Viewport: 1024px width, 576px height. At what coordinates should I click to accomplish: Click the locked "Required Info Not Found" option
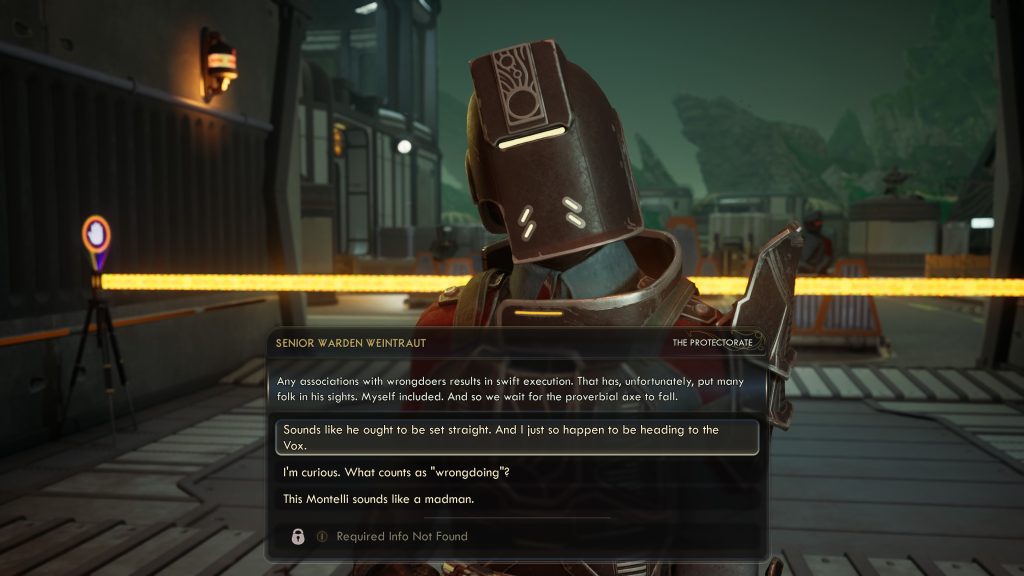(401, 537)
